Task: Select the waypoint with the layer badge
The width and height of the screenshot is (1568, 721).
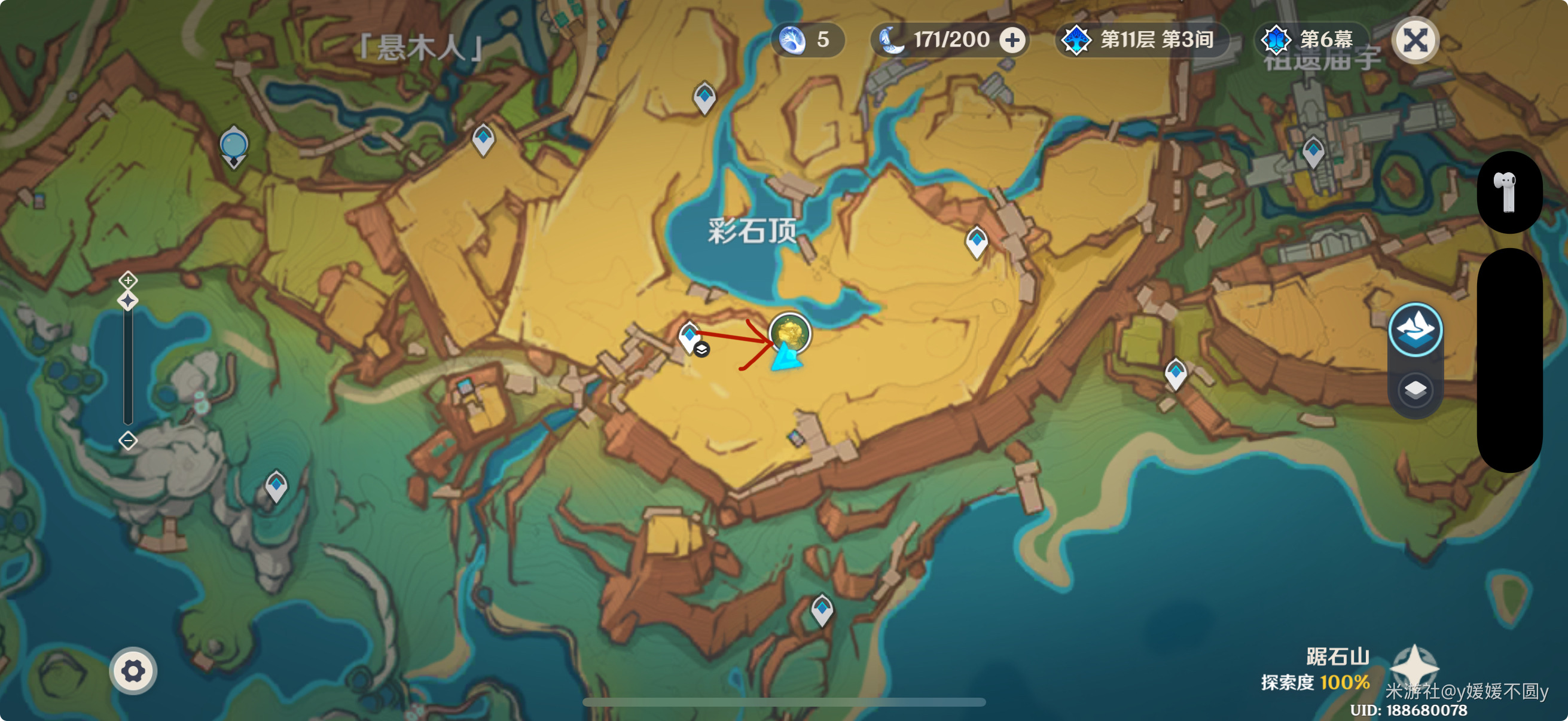Action: pos(690,337)
